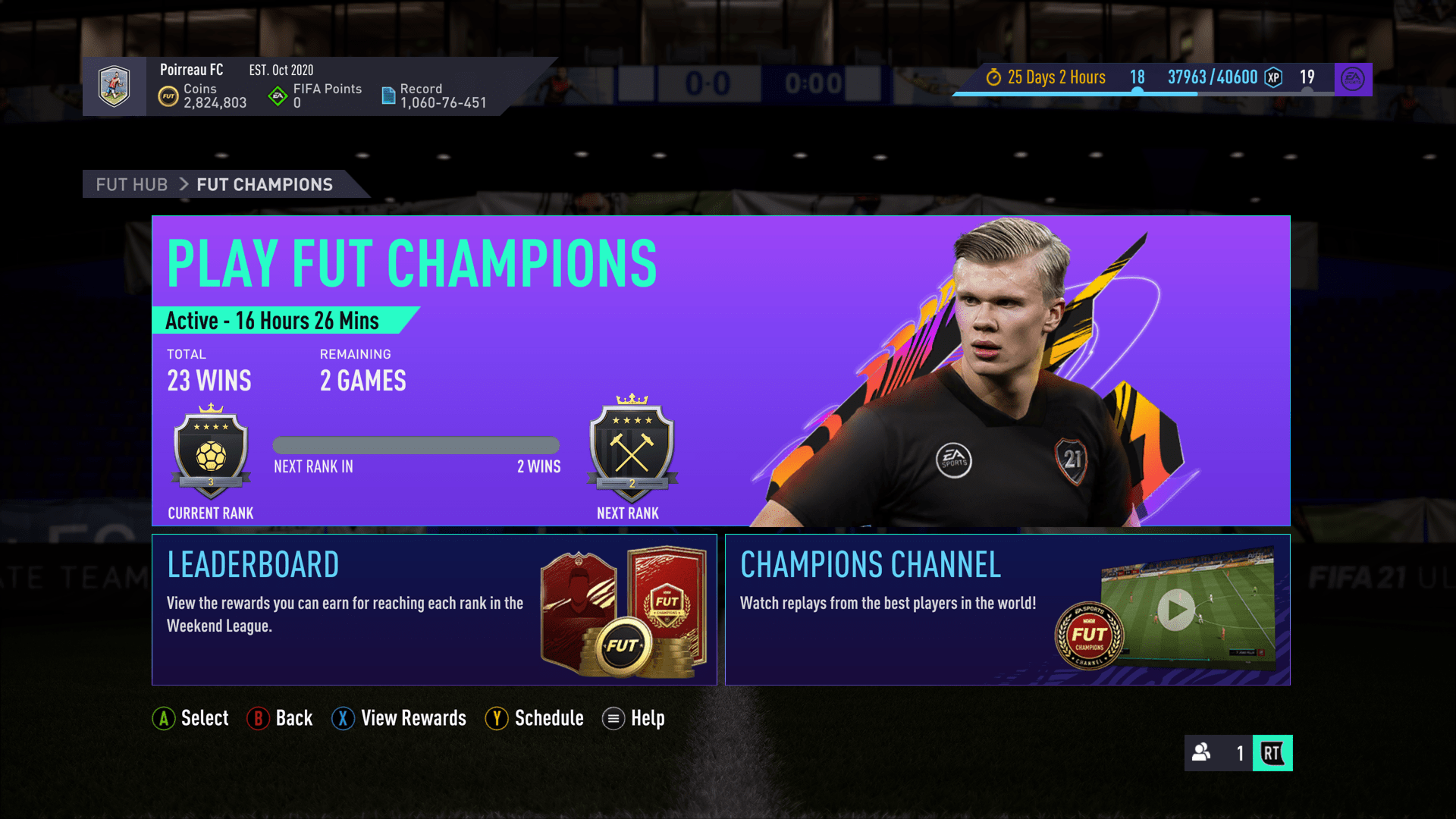This screenshot has width=1456, height=819.
Task: Navigate back via FUT HUB breadcrumb
Action: click(x=132, y=184)
